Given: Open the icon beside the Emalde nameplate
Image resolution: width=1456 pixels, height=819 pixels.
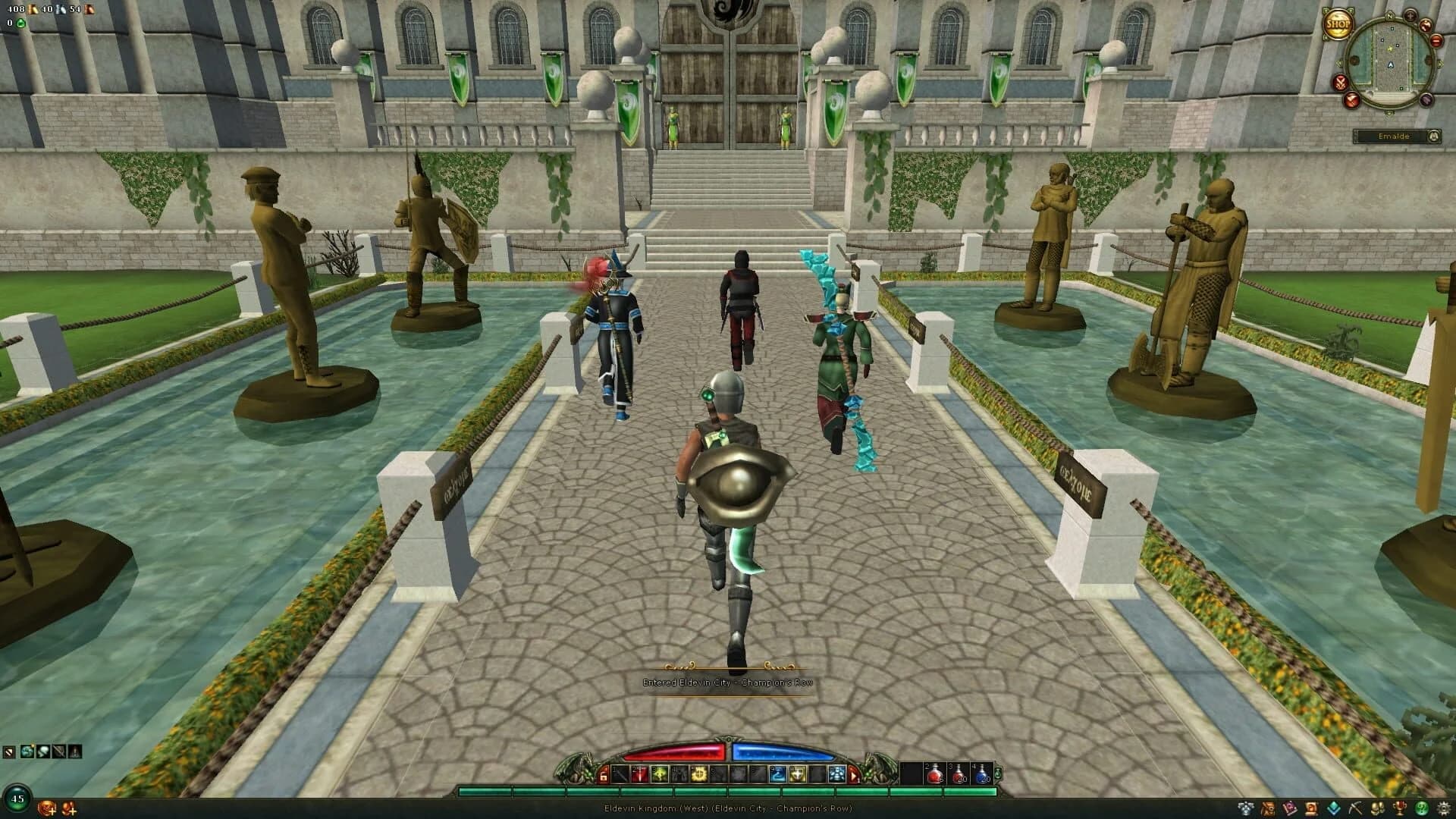Looking at the screenshot, I should pyautogui.click(x=1434, y=136).
